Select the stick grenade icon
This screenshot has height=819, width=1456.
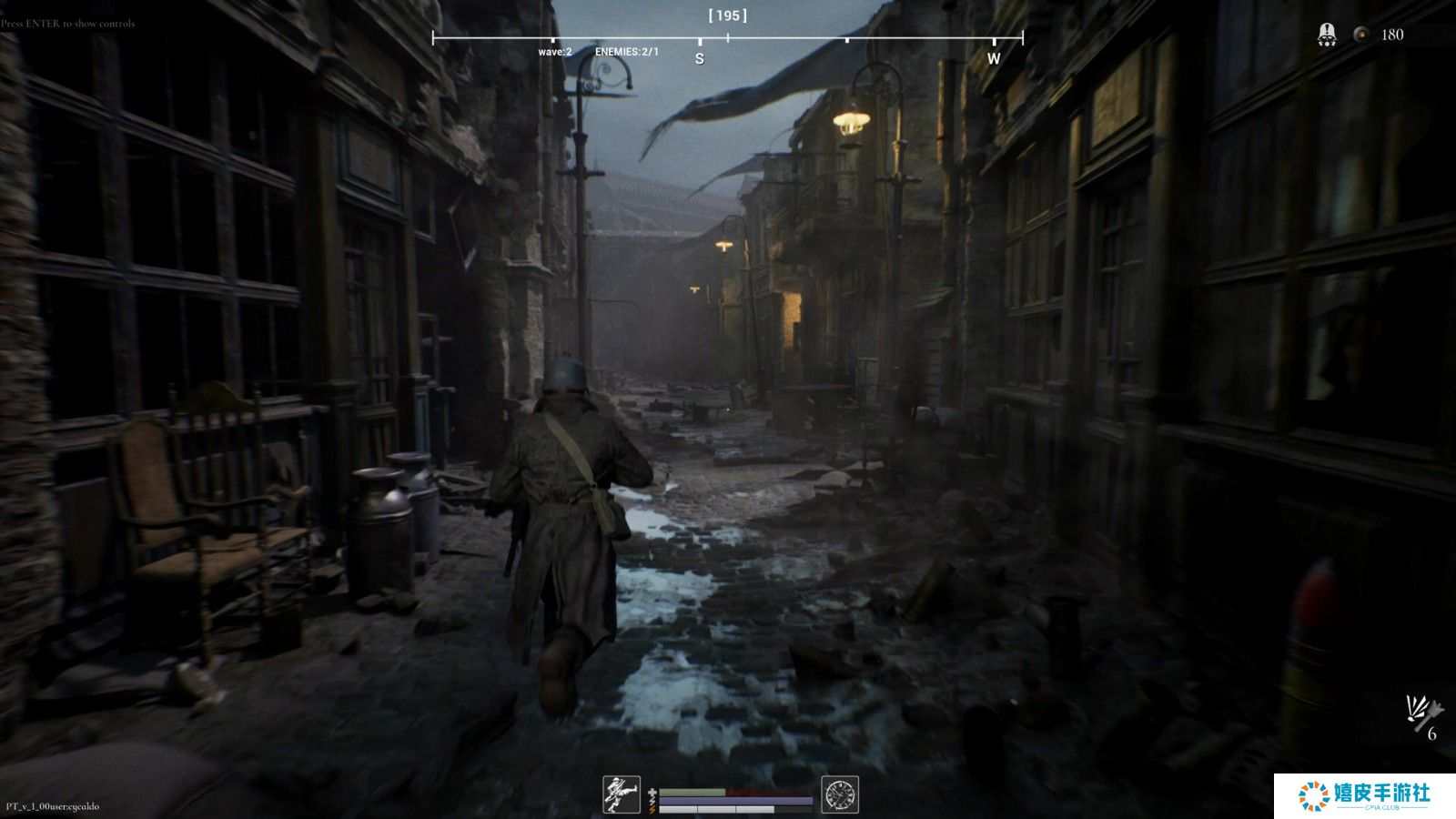[1421, 713]
